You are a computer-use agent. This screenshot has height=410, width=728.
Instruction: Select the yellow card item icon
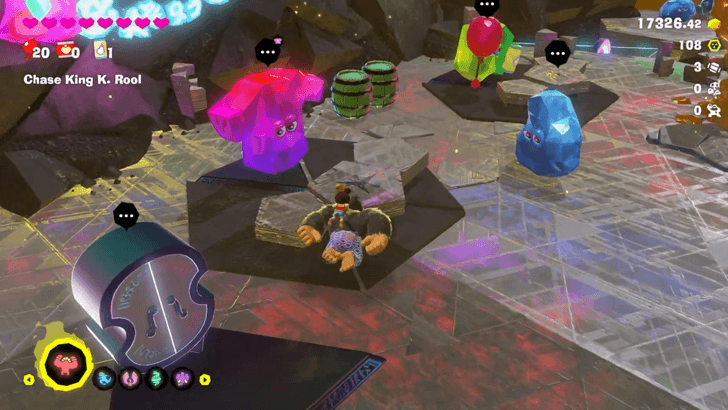coord(101,51)
